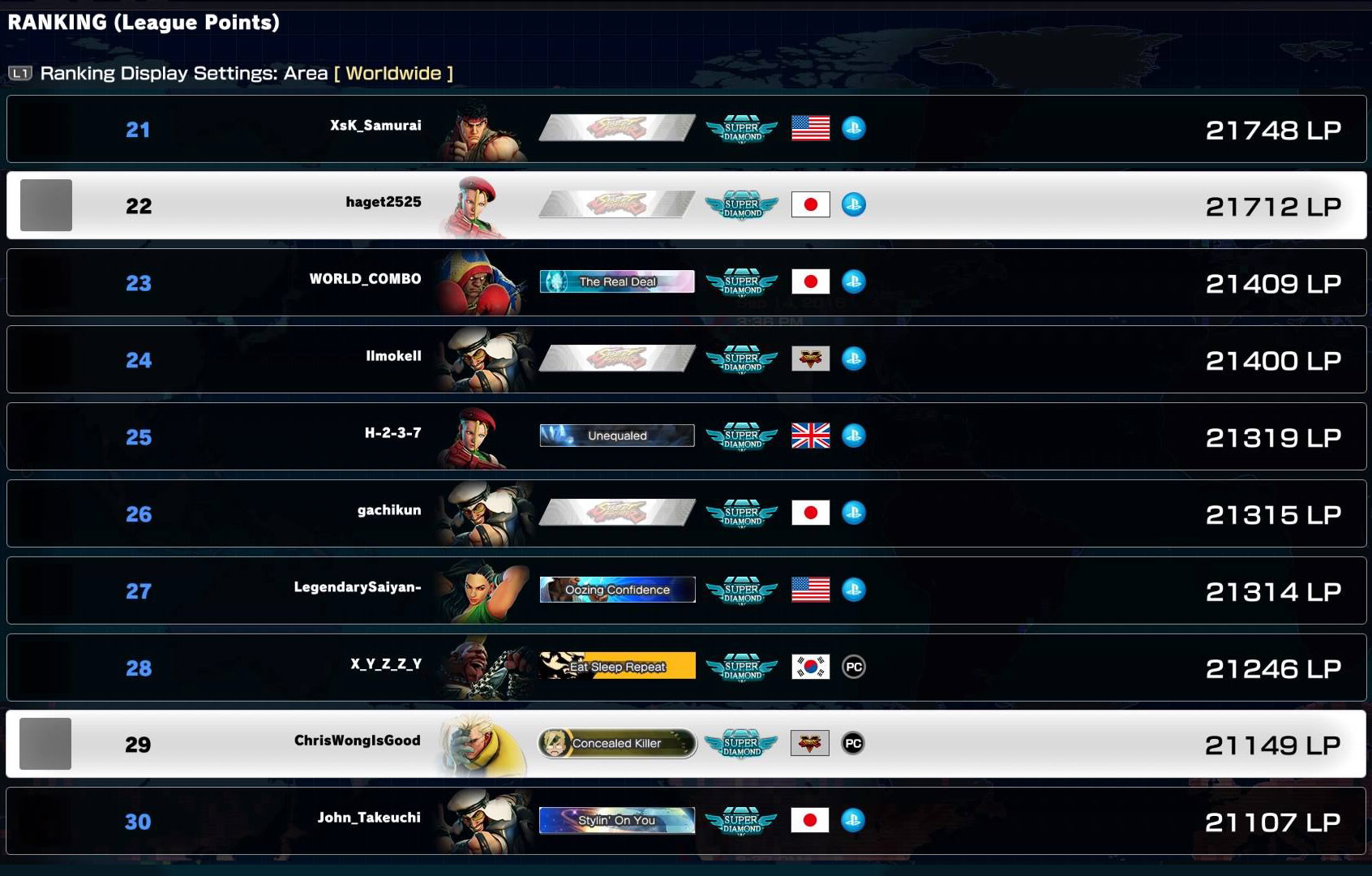Click the PC platform icon beside X_Y_Z_Z_Y
The image size is (1372, 876).
coord(853,667)
